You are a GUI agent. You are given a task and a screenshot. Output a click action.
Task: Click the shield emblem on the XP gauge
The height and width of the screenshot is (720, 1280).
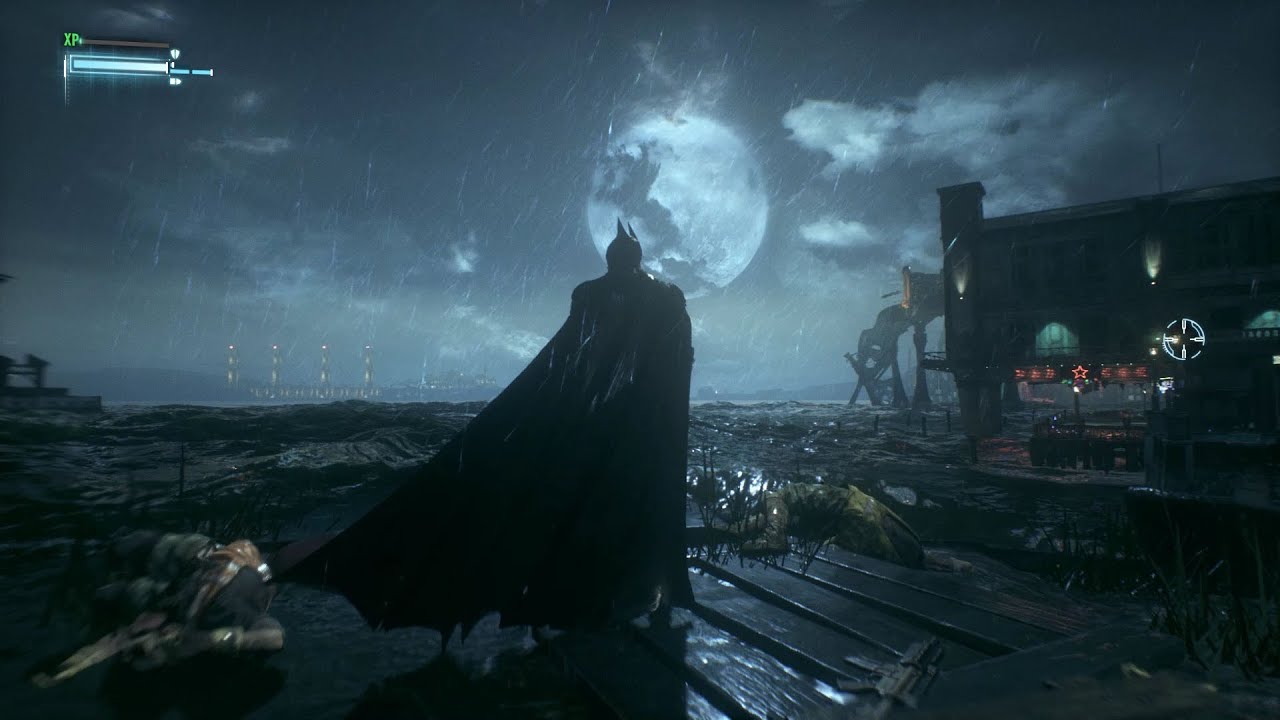pyautogui.click(x=175, y=54)
